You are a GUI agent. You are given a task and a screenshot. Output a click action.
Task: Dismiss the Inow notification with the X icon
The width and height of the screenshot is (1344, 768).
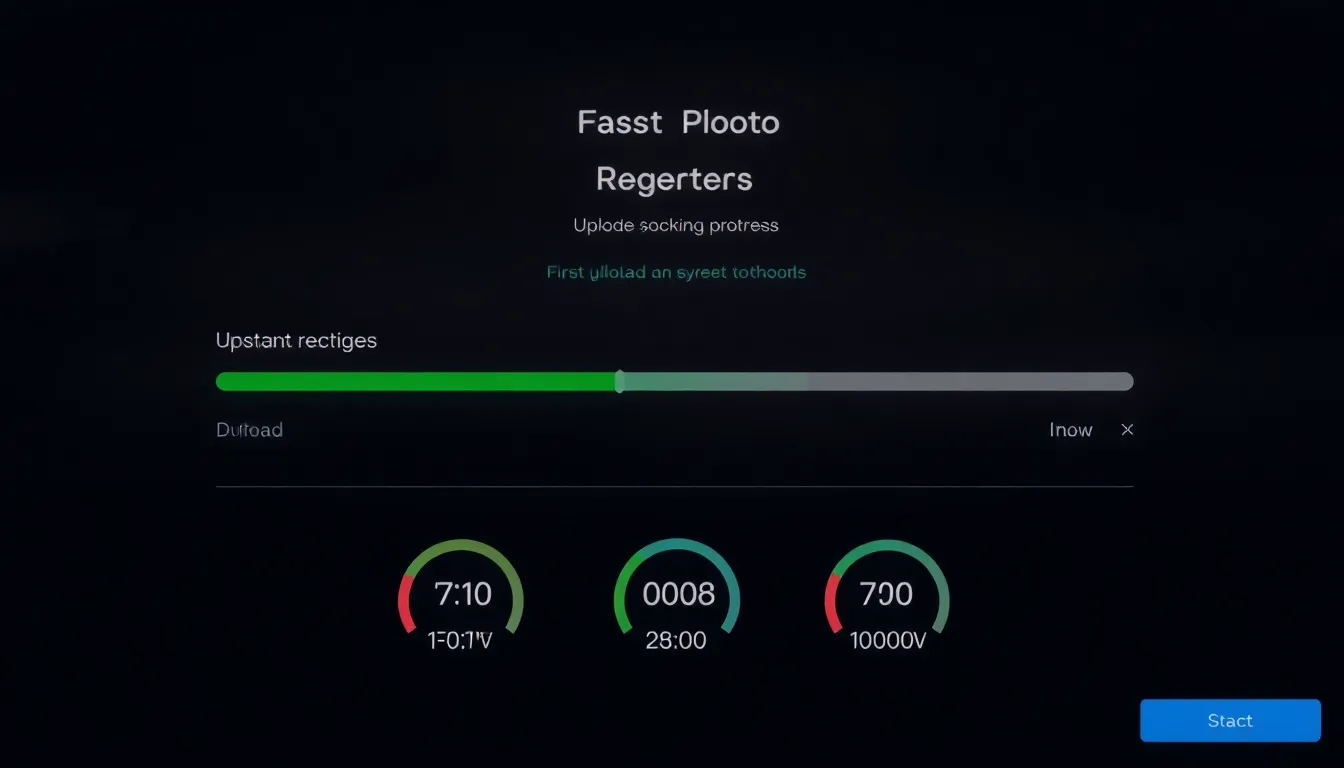pos(1127,429)
